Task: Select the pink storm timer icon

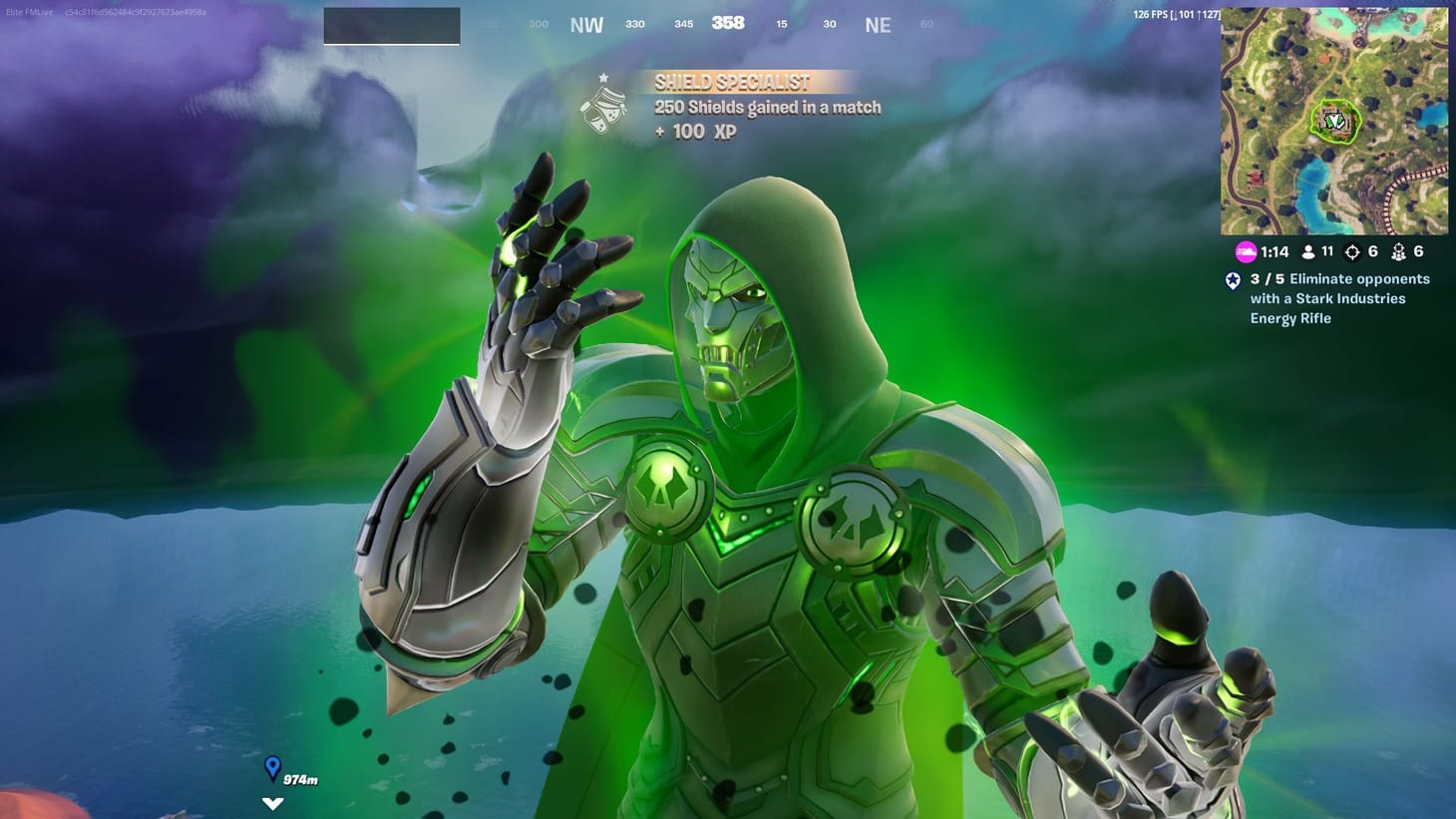Action: pos(1243,251)
